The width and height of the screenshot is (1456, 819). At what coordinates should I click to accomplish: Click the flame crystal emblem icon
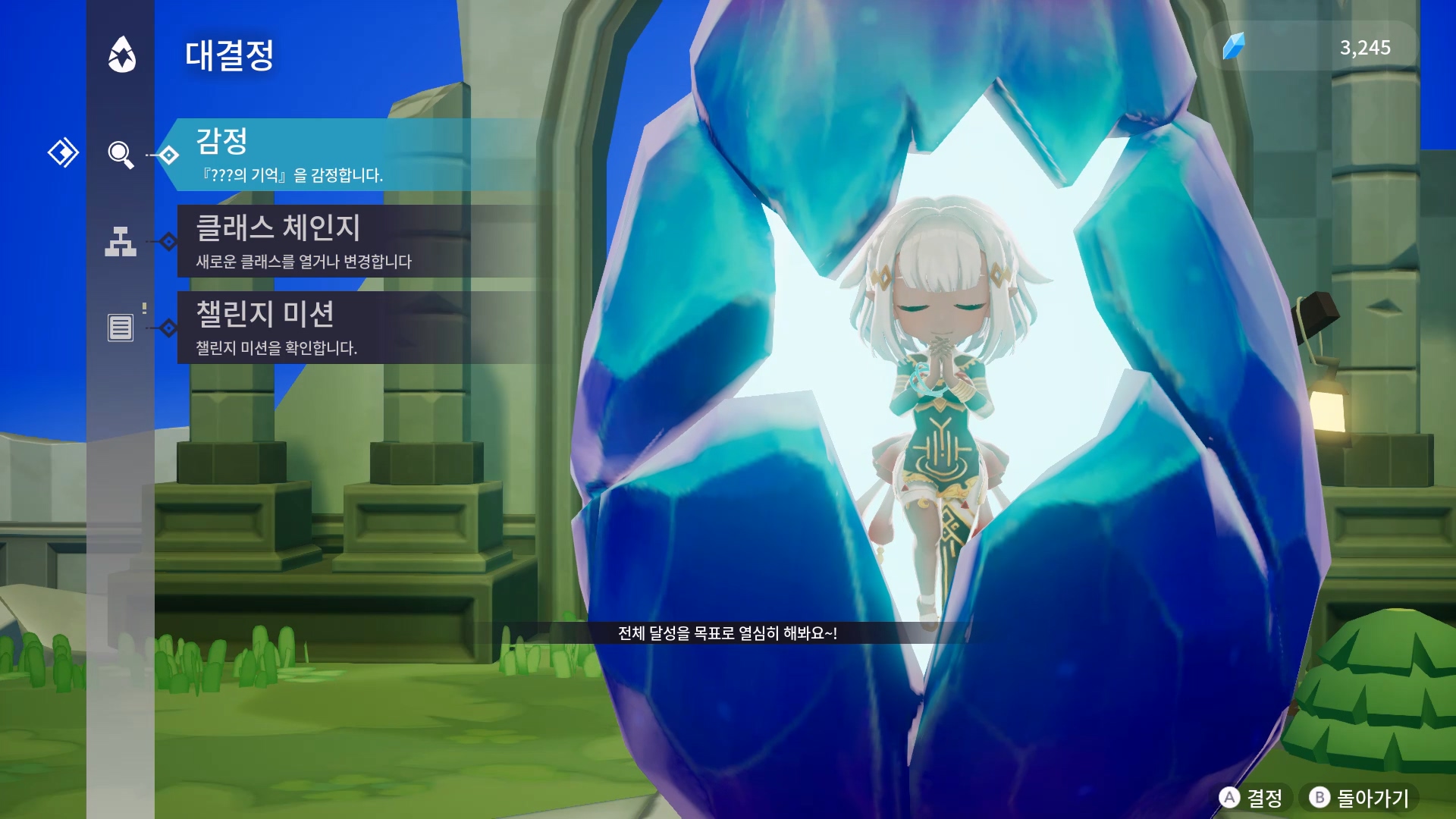121,55
